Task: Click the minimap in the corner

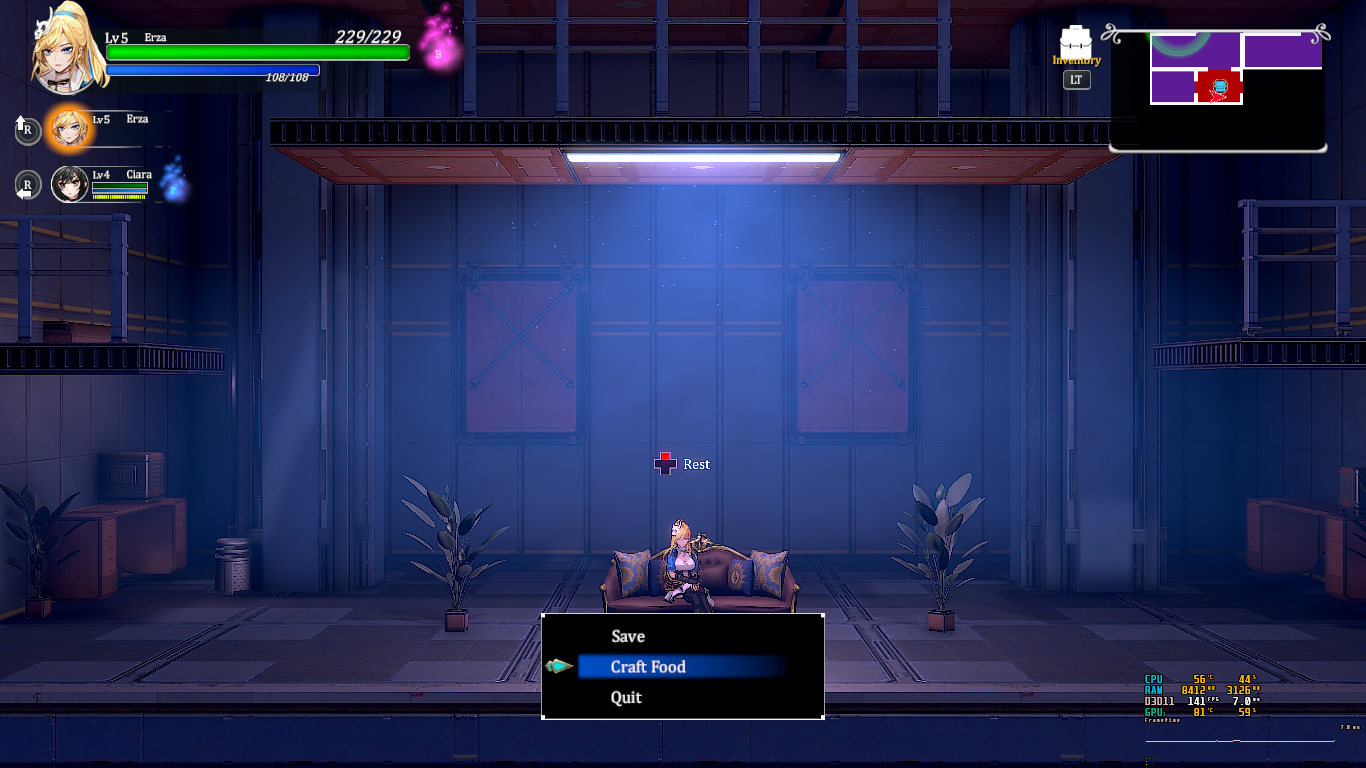Action: point(1218,90)
